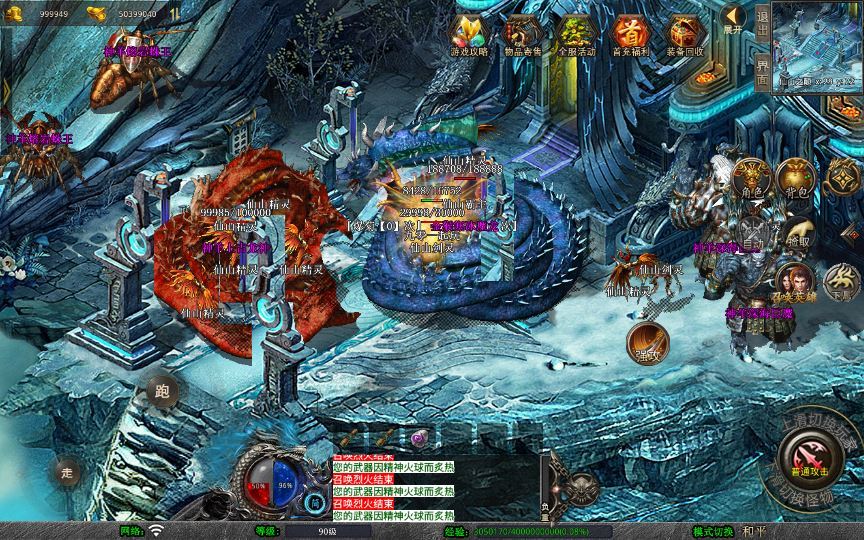The height and width of the screenshot is (540, 864).
Task: Open the 全服活动 server events icon
Action: [x=576, y=34]
